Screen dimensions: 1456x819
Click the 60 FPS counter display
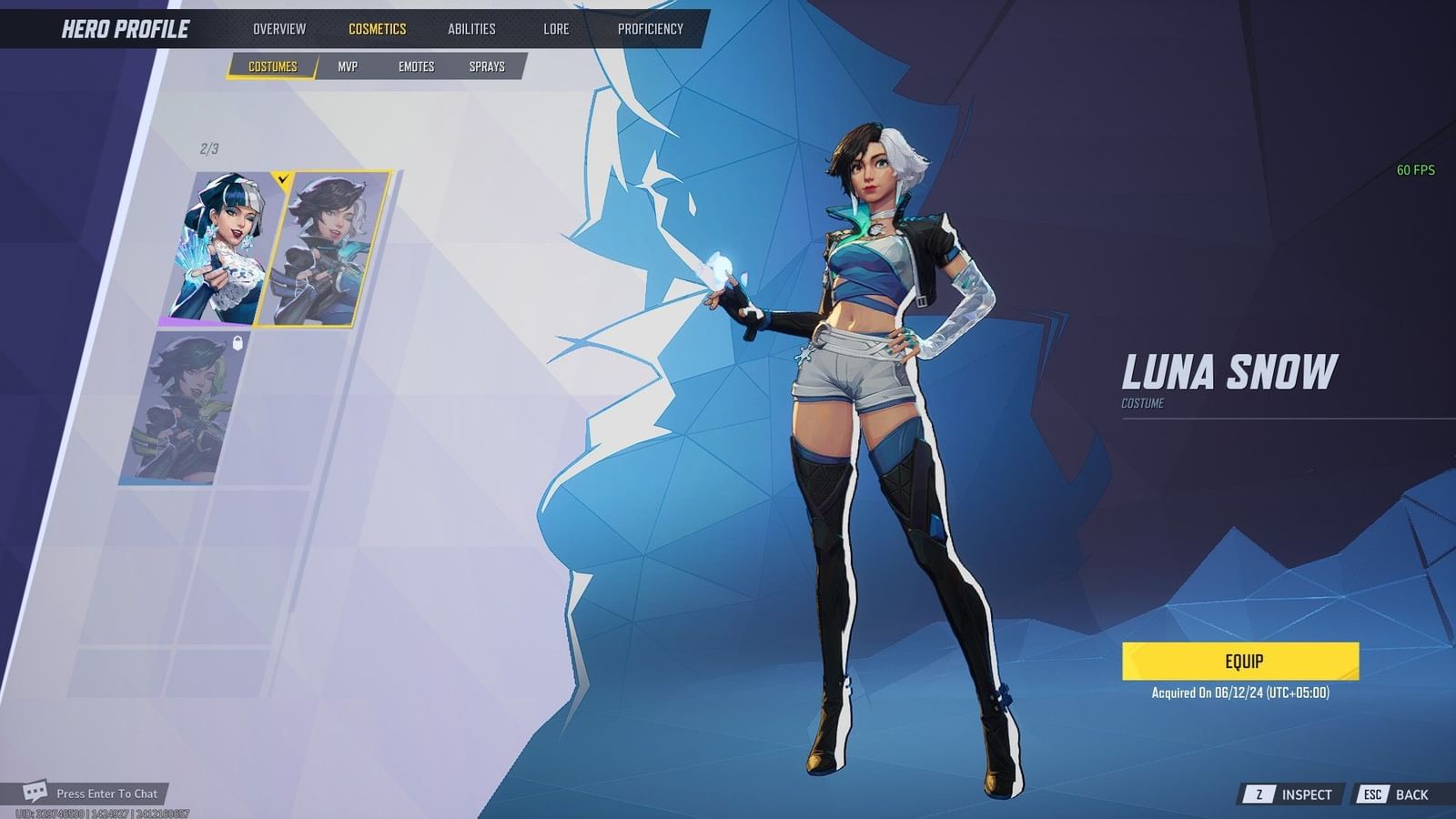(x=1414, y=169)
